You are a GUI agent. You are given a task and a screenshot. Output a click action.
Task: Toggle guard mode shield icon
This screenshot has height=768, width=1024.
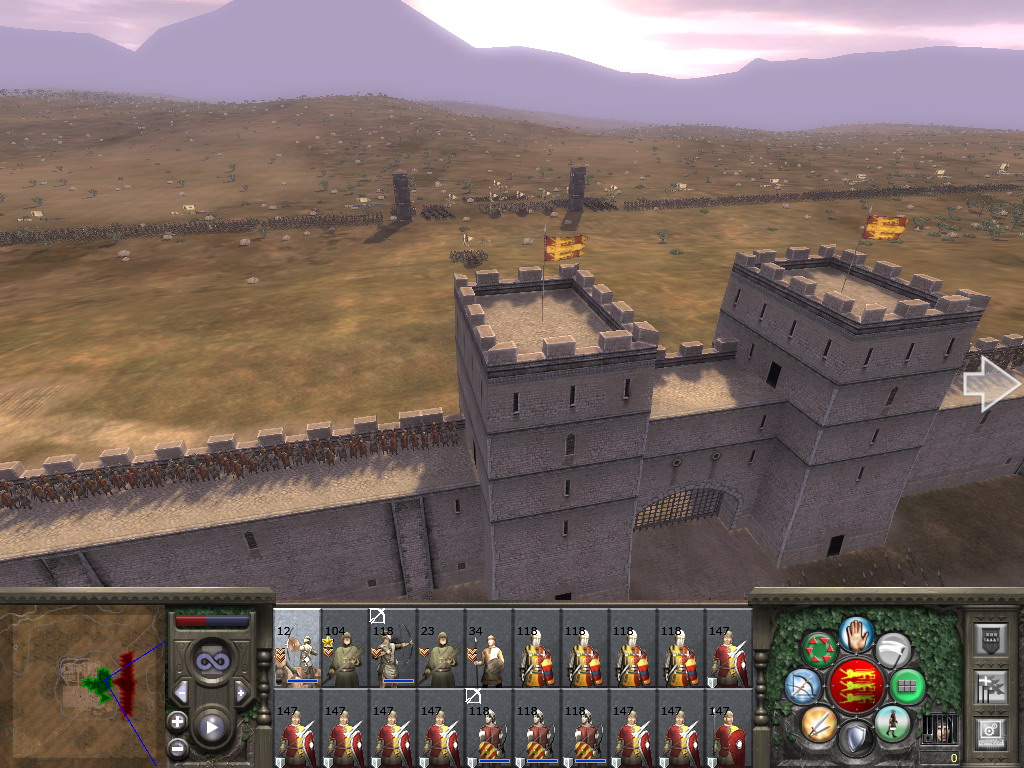[x=855, y=739]
